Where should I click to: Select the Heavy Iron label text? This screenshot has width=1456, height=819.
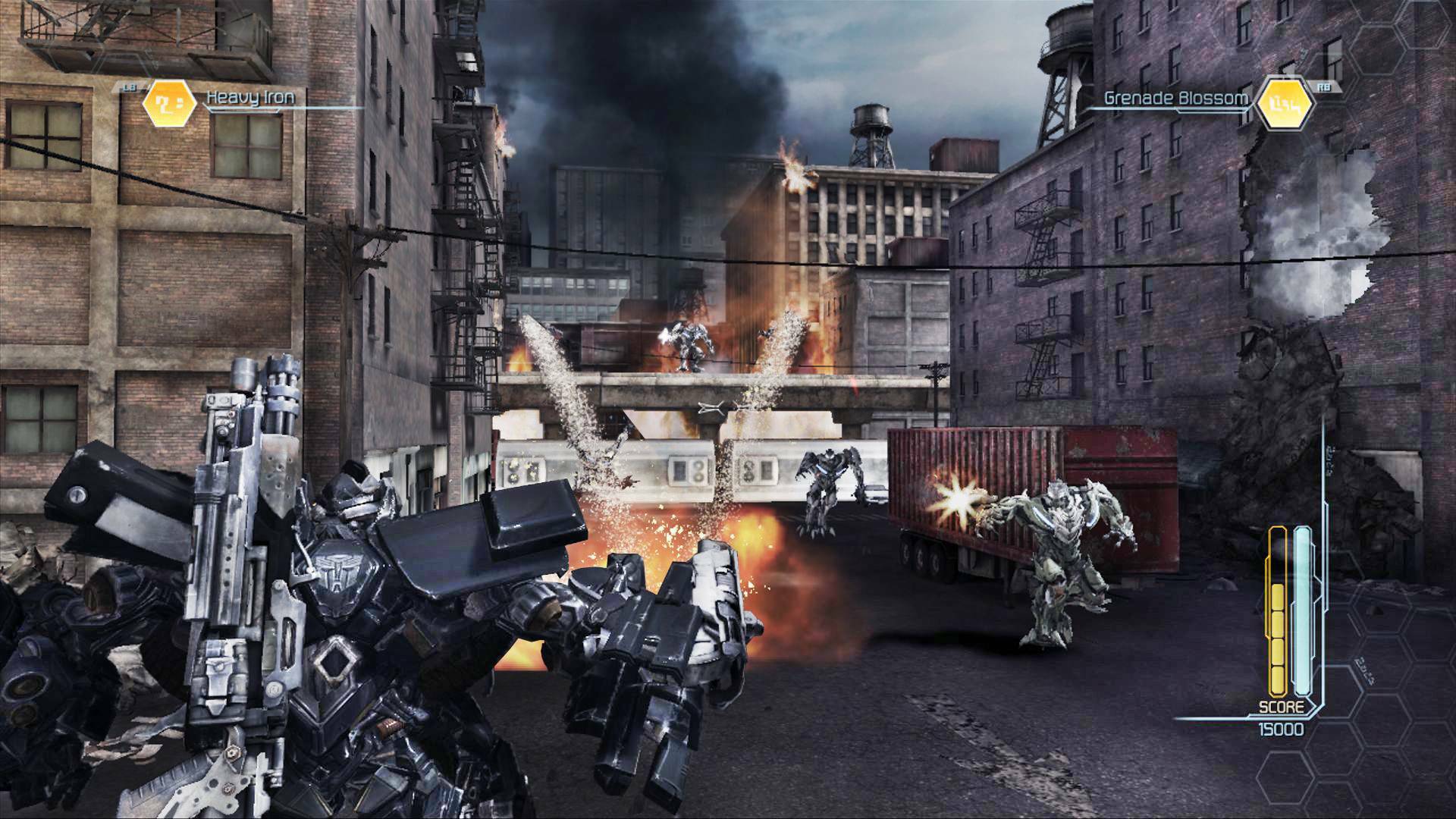[249, 98]
